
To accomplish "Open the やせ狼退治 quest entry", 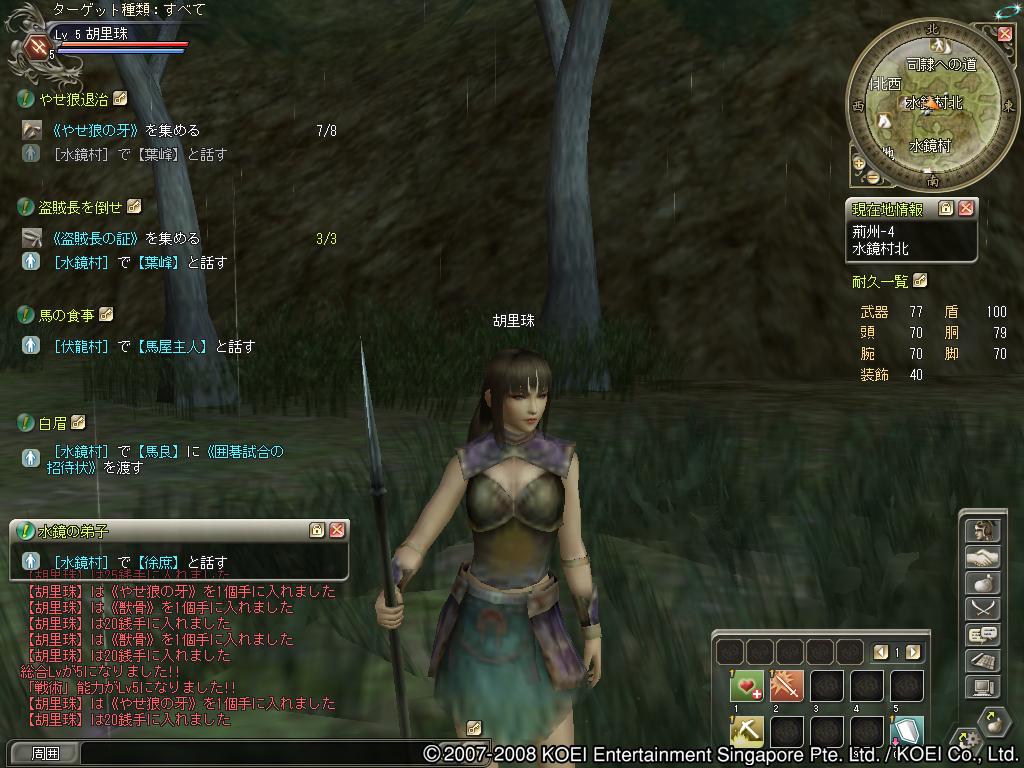I will point(72,99).
